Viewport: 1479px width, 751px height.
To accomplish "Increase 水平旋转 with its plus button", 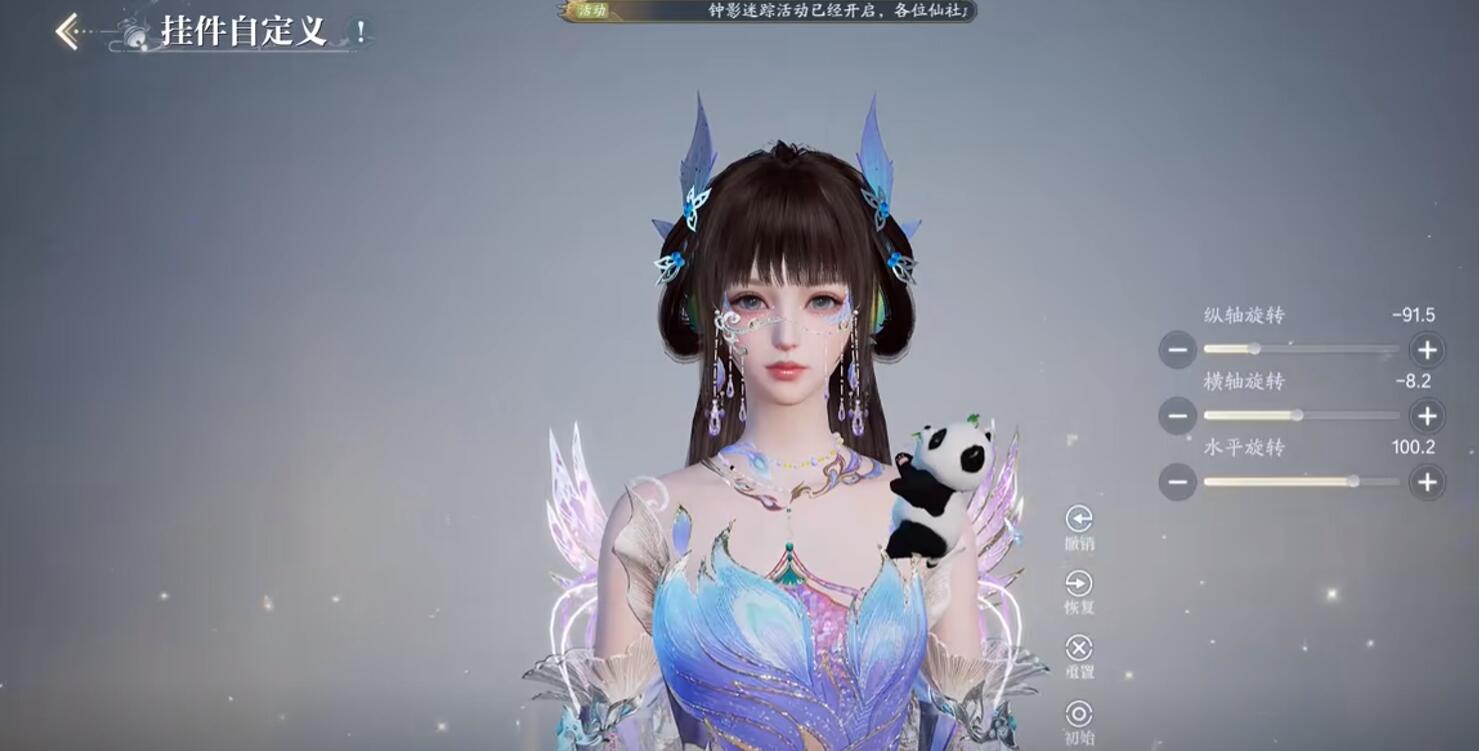I will click(x=1427, y=481).
